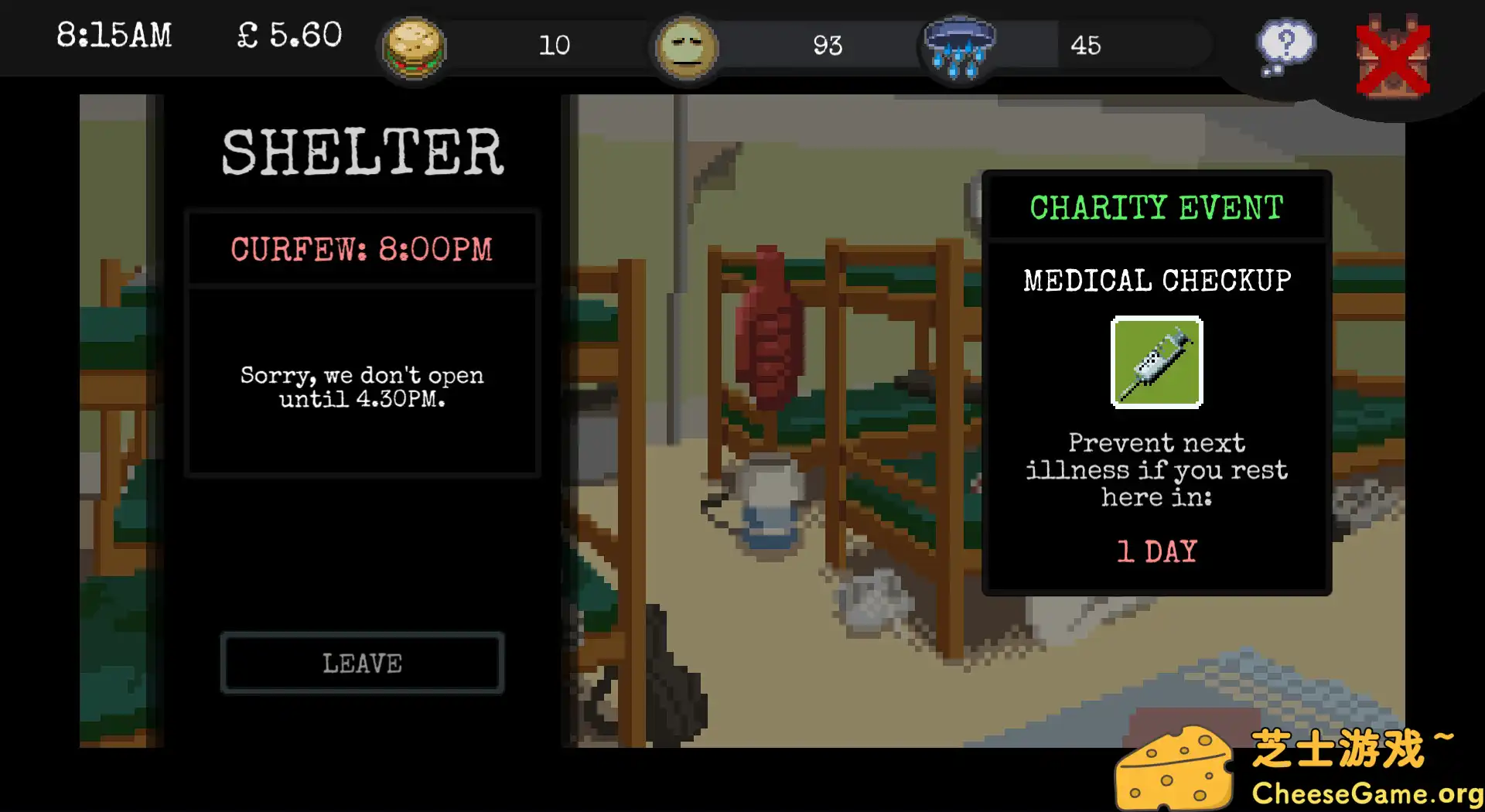Click the CHARITY EVENT header
Screen dimensions: 1485x812
click(x=1156, y=206)
